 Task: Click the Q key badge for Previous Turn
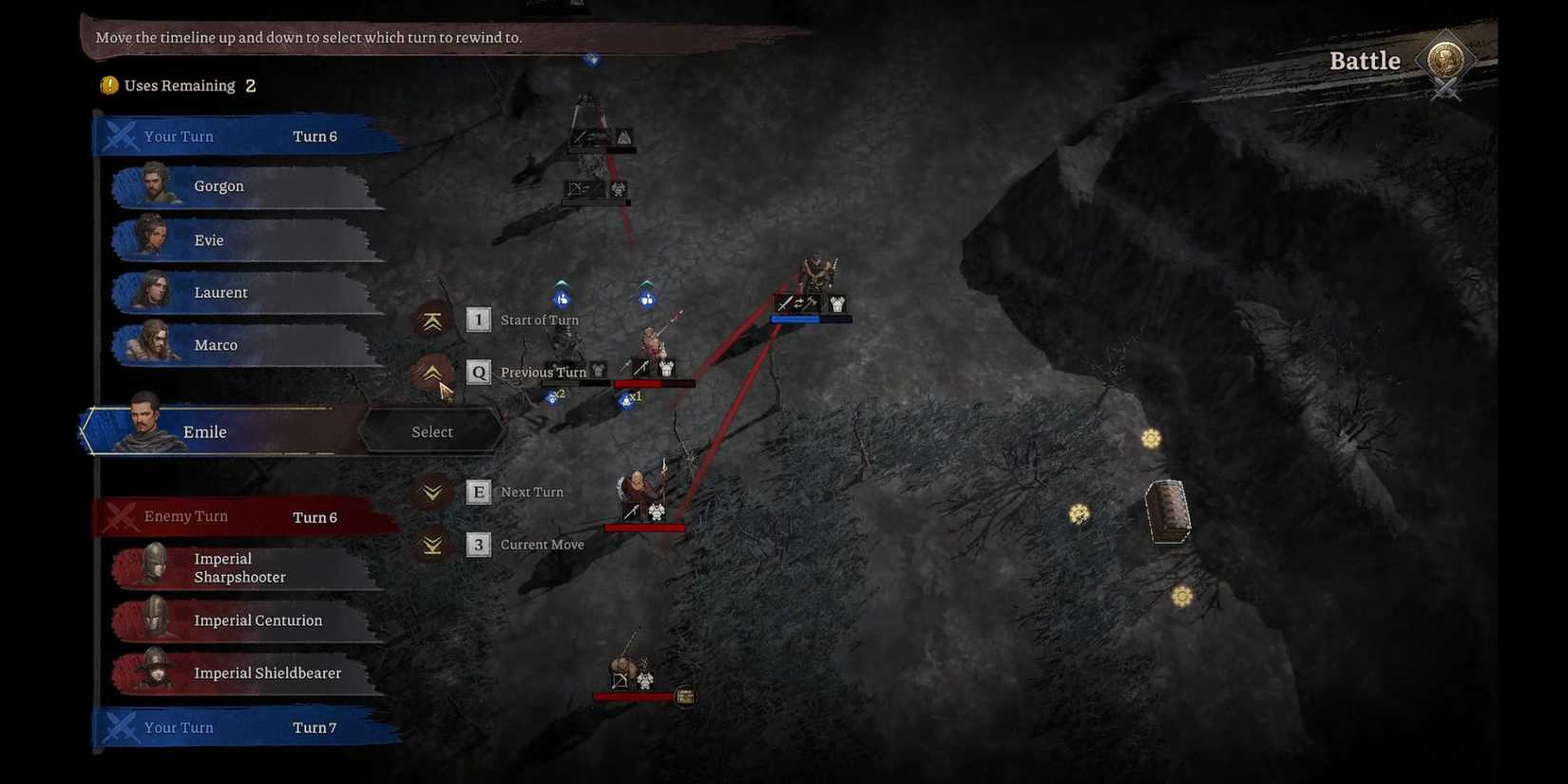point(478,373)
